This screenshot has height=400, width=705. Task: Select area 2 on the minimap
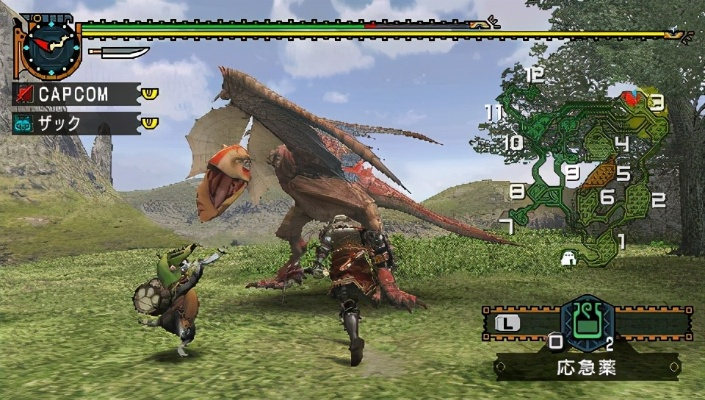[x=658, y=200]
